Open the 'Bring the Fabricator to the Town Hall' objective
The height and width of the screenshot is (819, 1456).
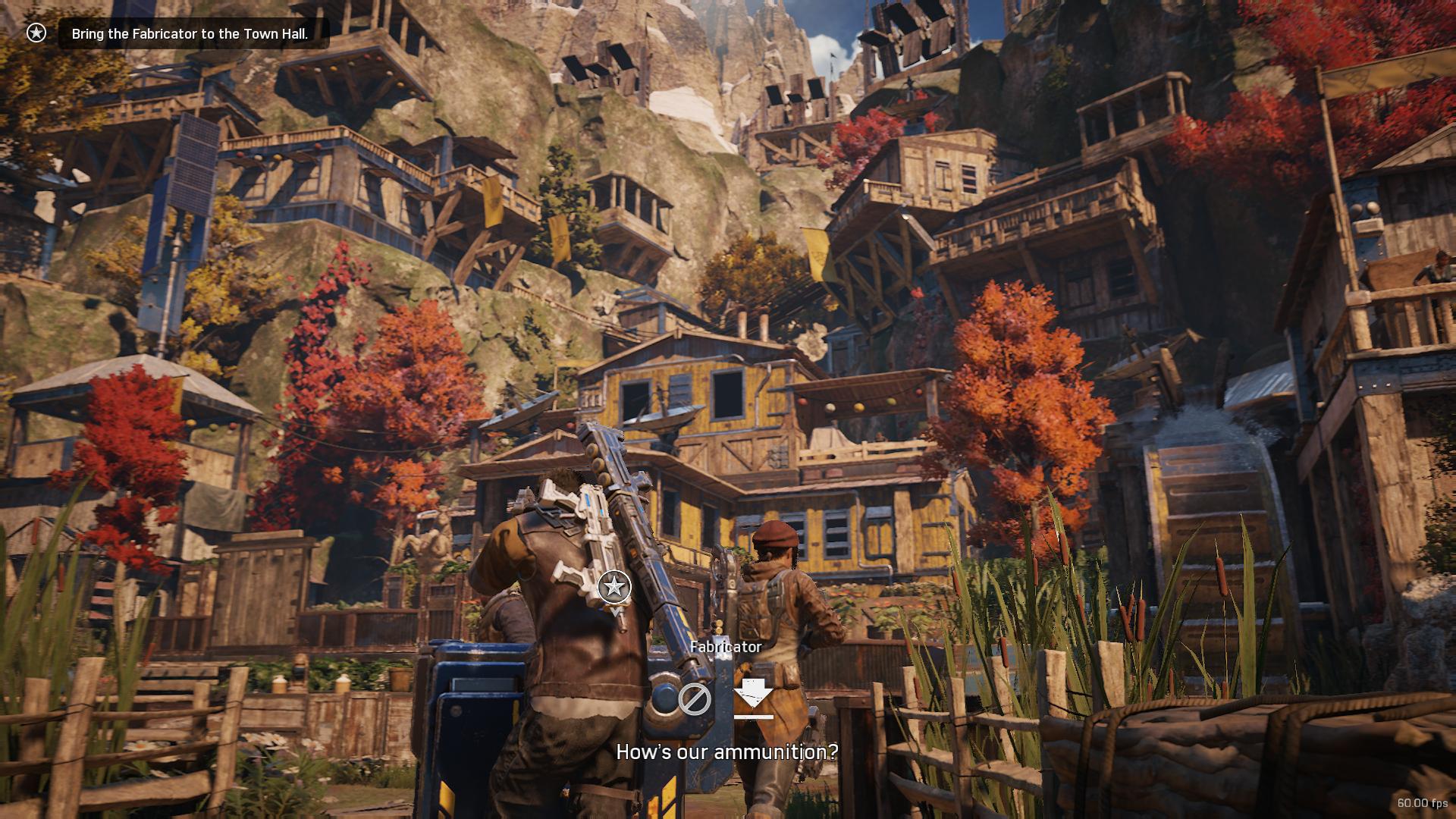click(x=190, y=34)
